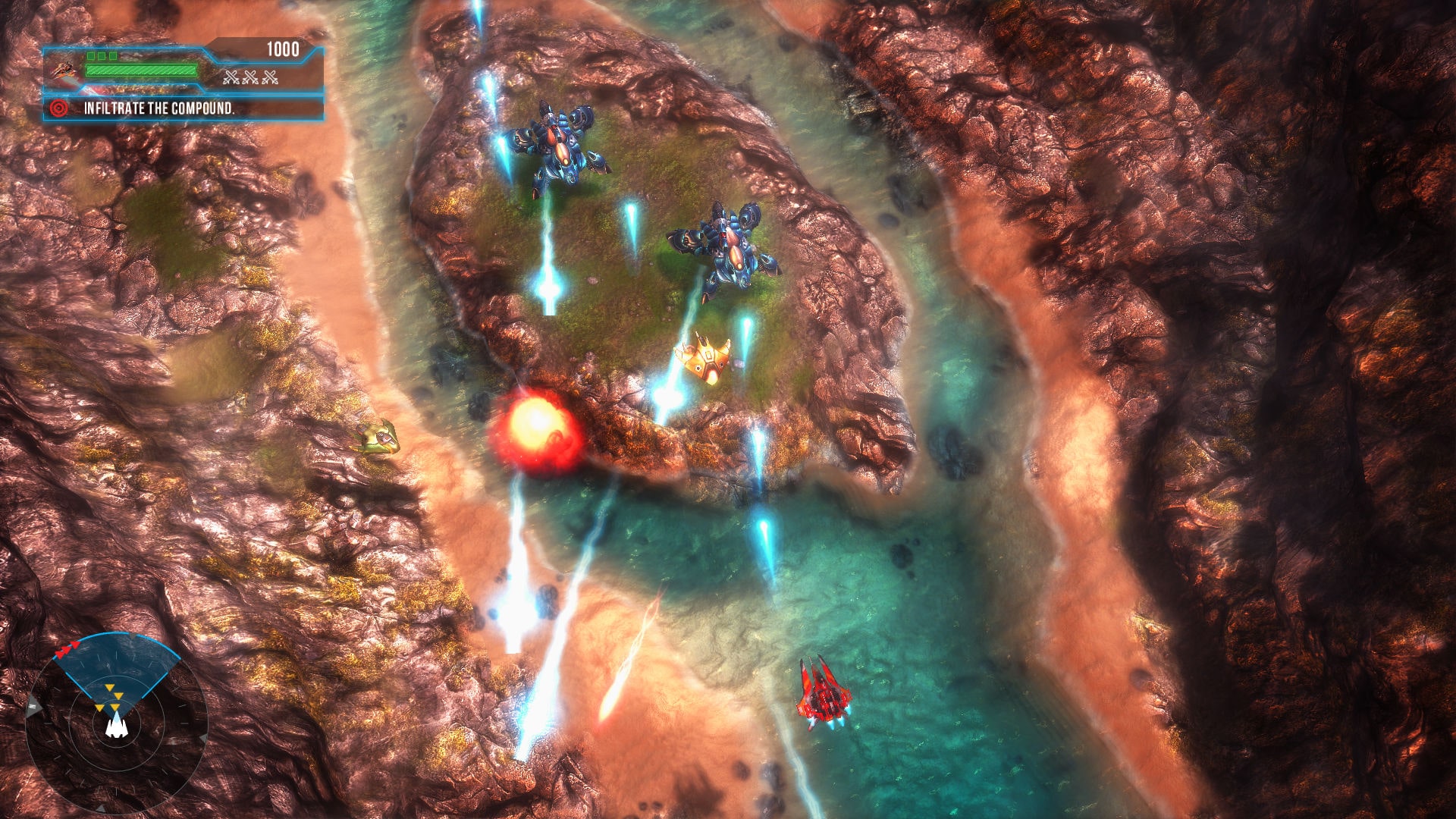
Task: Click the second green weapon-level square
Action: [x=102, y=55]
